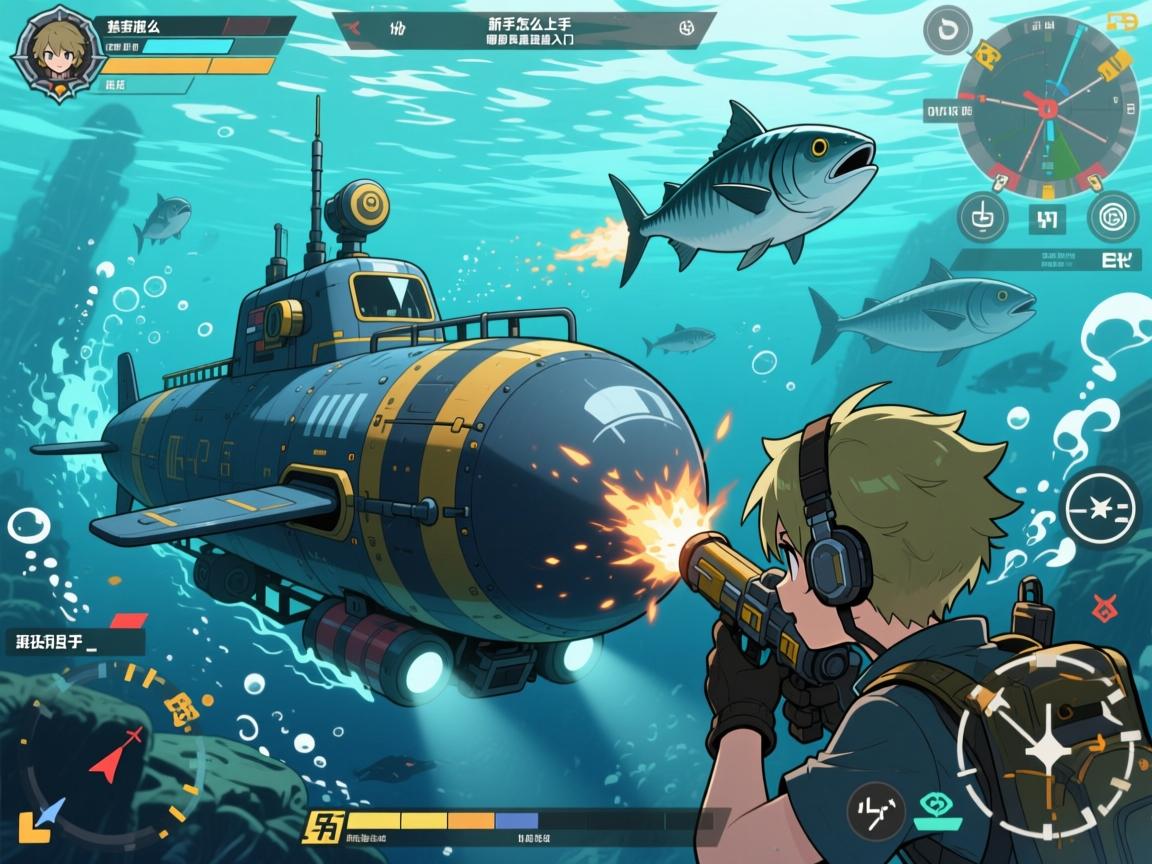This screenshot has height=864, width=1152.
Task: Click the yellow glyph icon beside the bottom bar
Action: click(x=324, y=827)
